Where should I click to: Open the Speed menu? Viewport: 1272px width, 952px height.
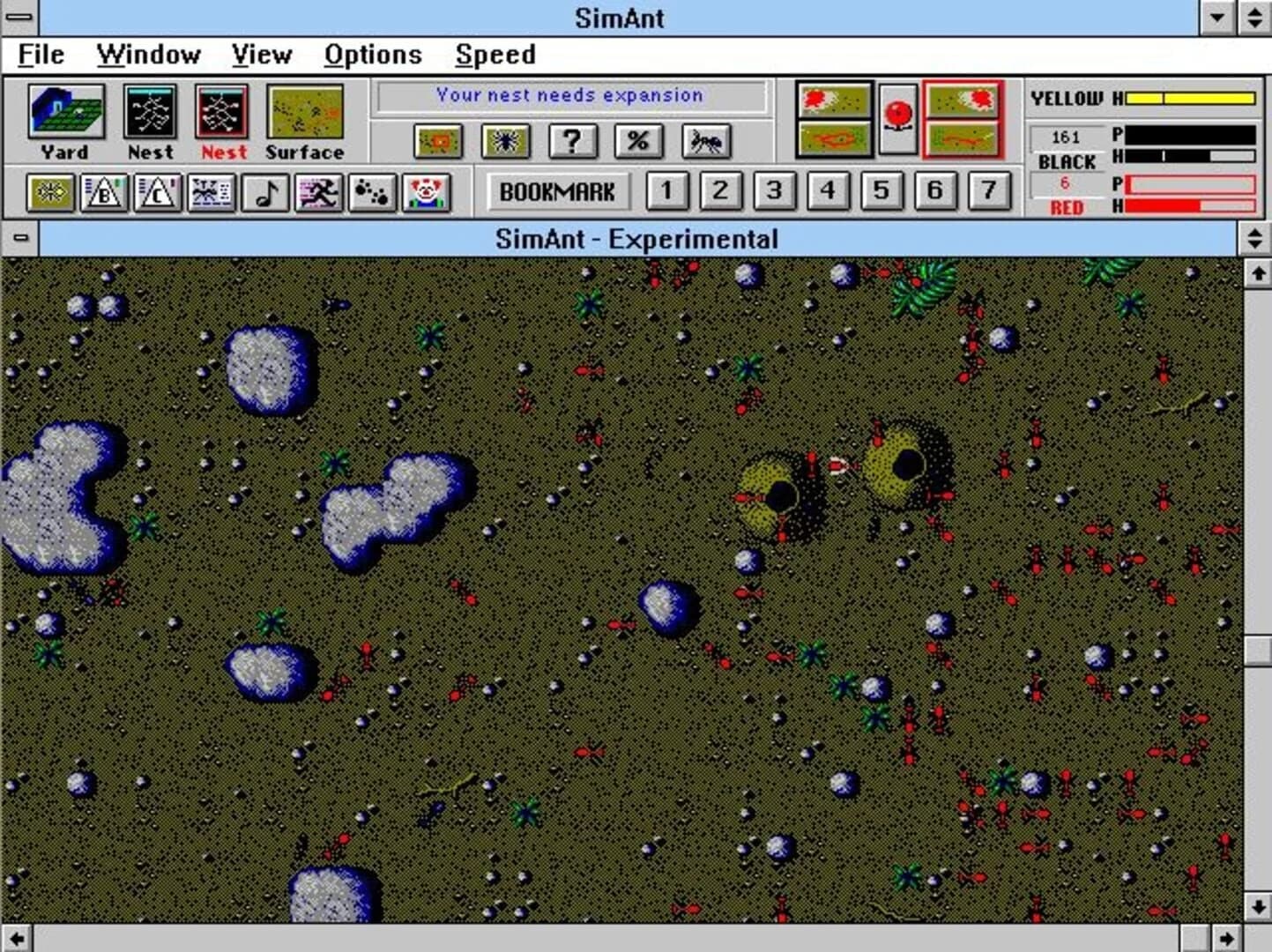[495, 55]
